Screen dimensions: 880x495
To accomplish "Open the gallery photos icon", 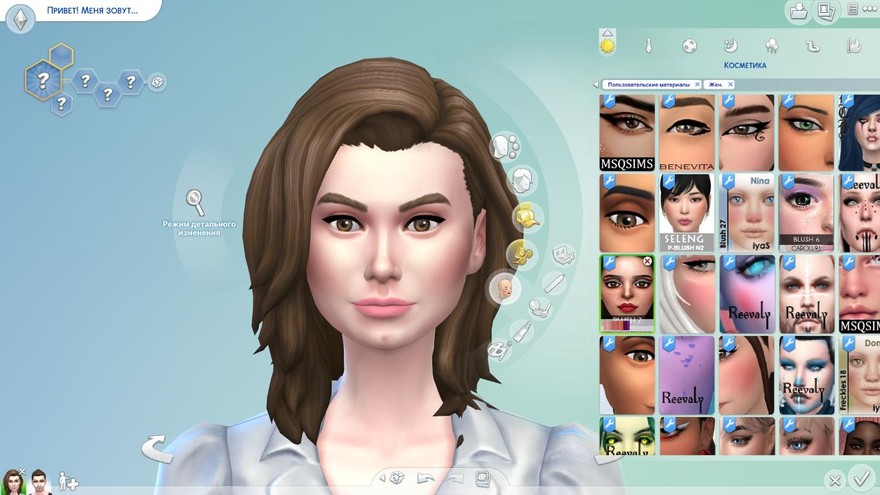I will coord(826,12).
